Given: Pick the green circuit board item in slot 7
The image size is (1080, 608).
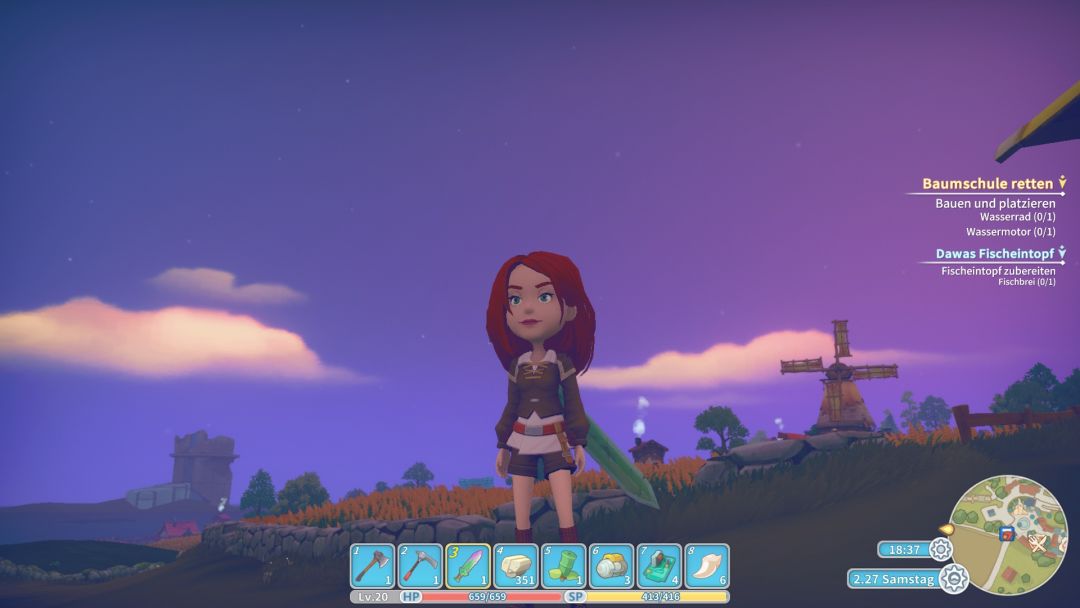Looking at the screenshot, I should (659, 566).
